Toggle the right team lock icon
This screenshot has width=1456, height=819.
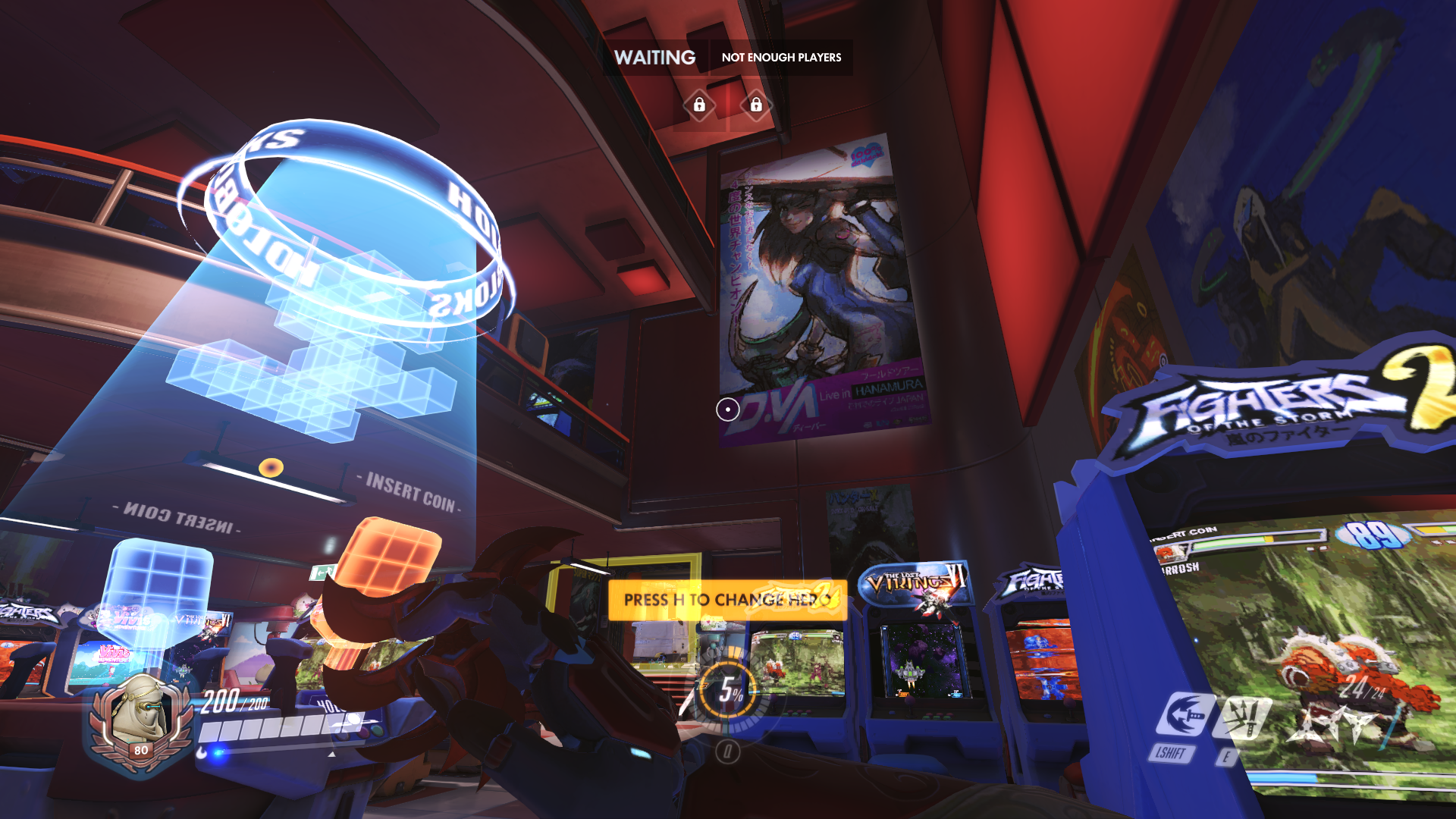click(x=757, y=105)
